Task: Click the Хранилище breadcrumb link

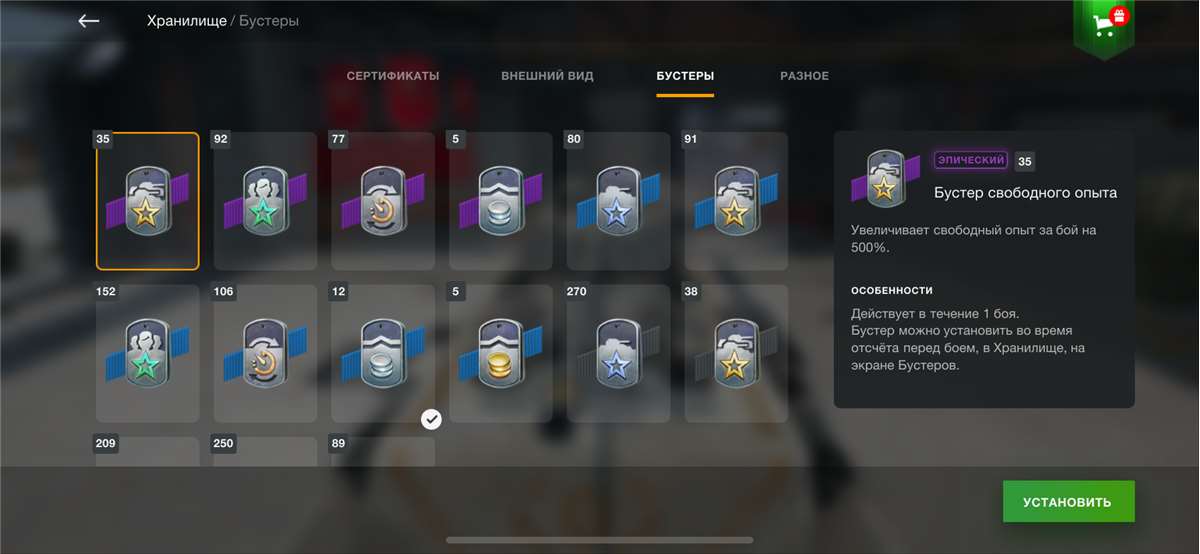Action: 186,21
